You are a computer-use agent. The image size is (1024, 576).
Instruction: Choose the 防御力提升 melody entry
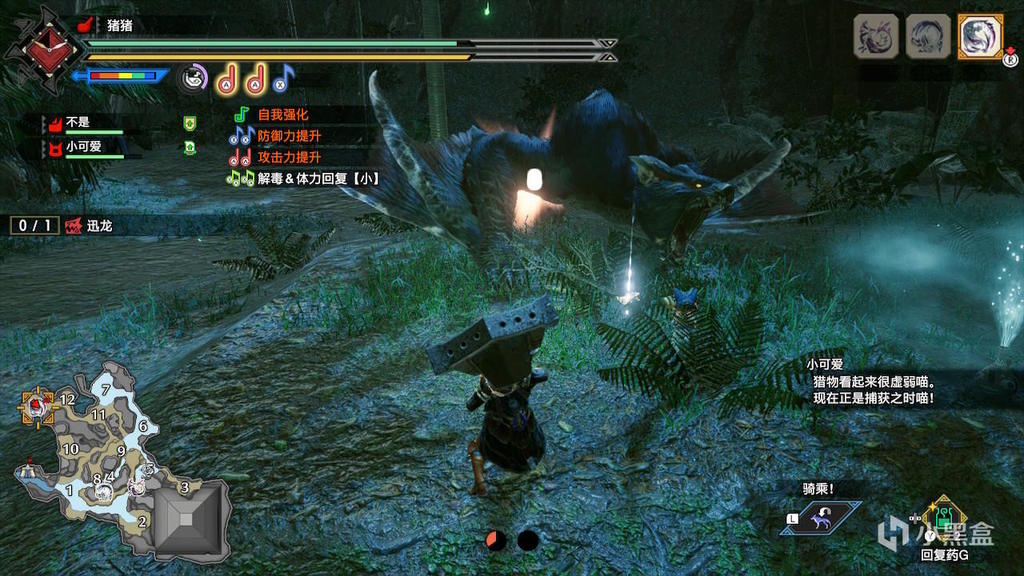point(288,136)
